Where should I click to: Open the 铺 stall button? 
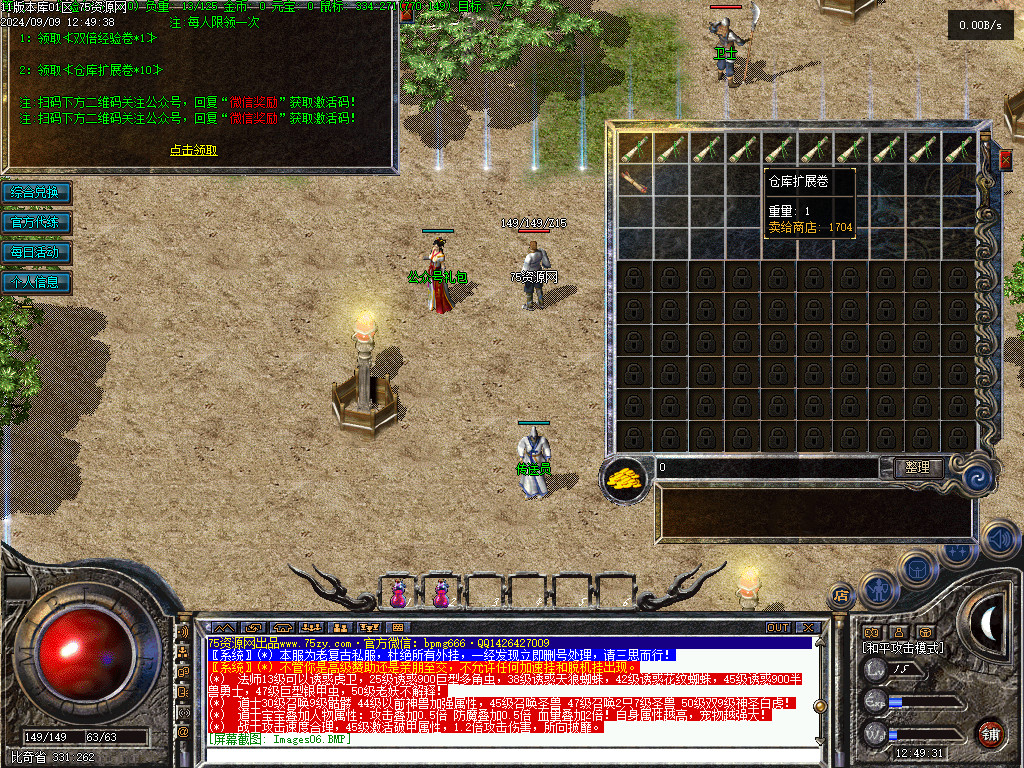[989, 733]
